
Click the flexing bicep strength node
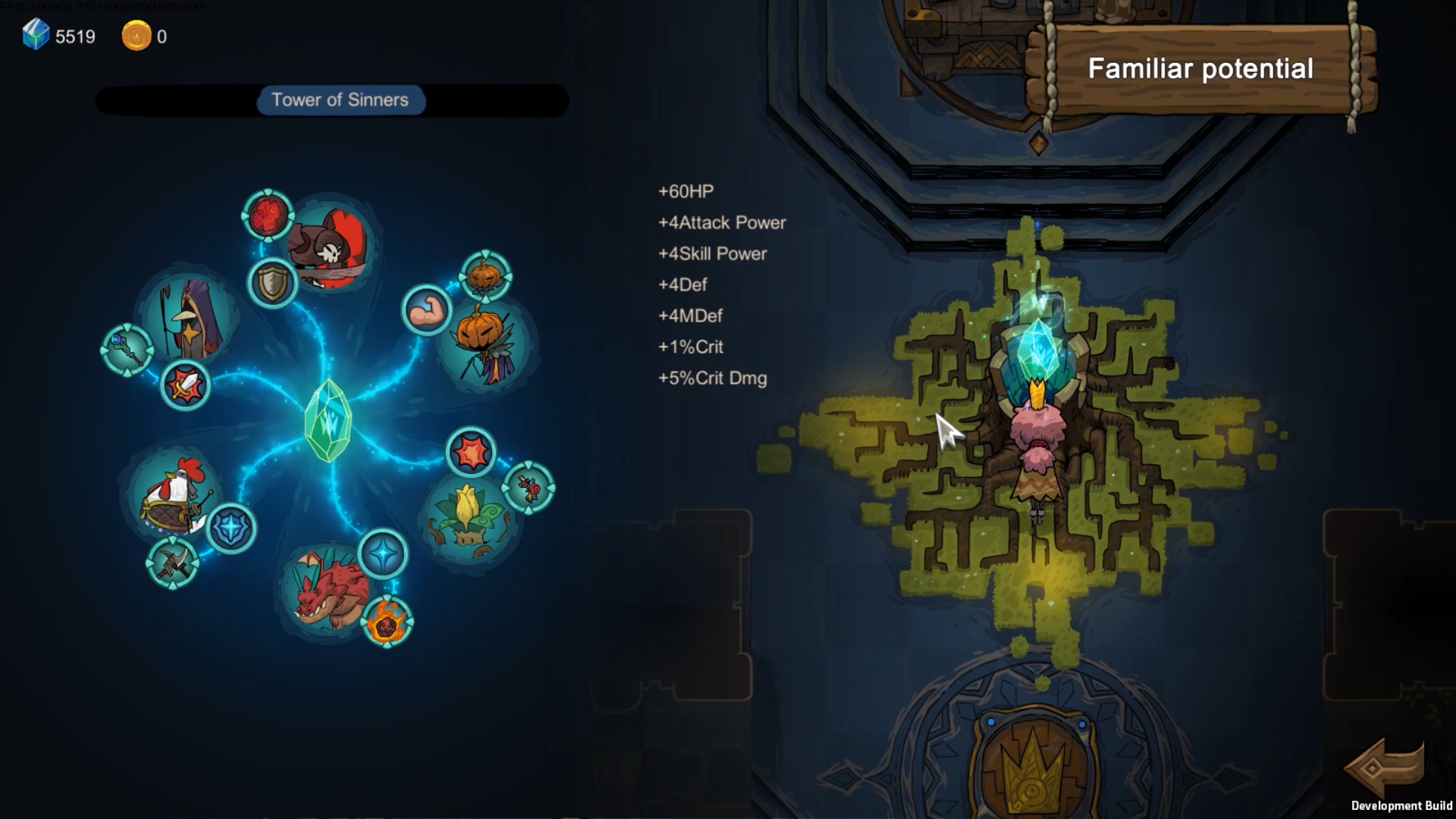(x=426, y=309)
